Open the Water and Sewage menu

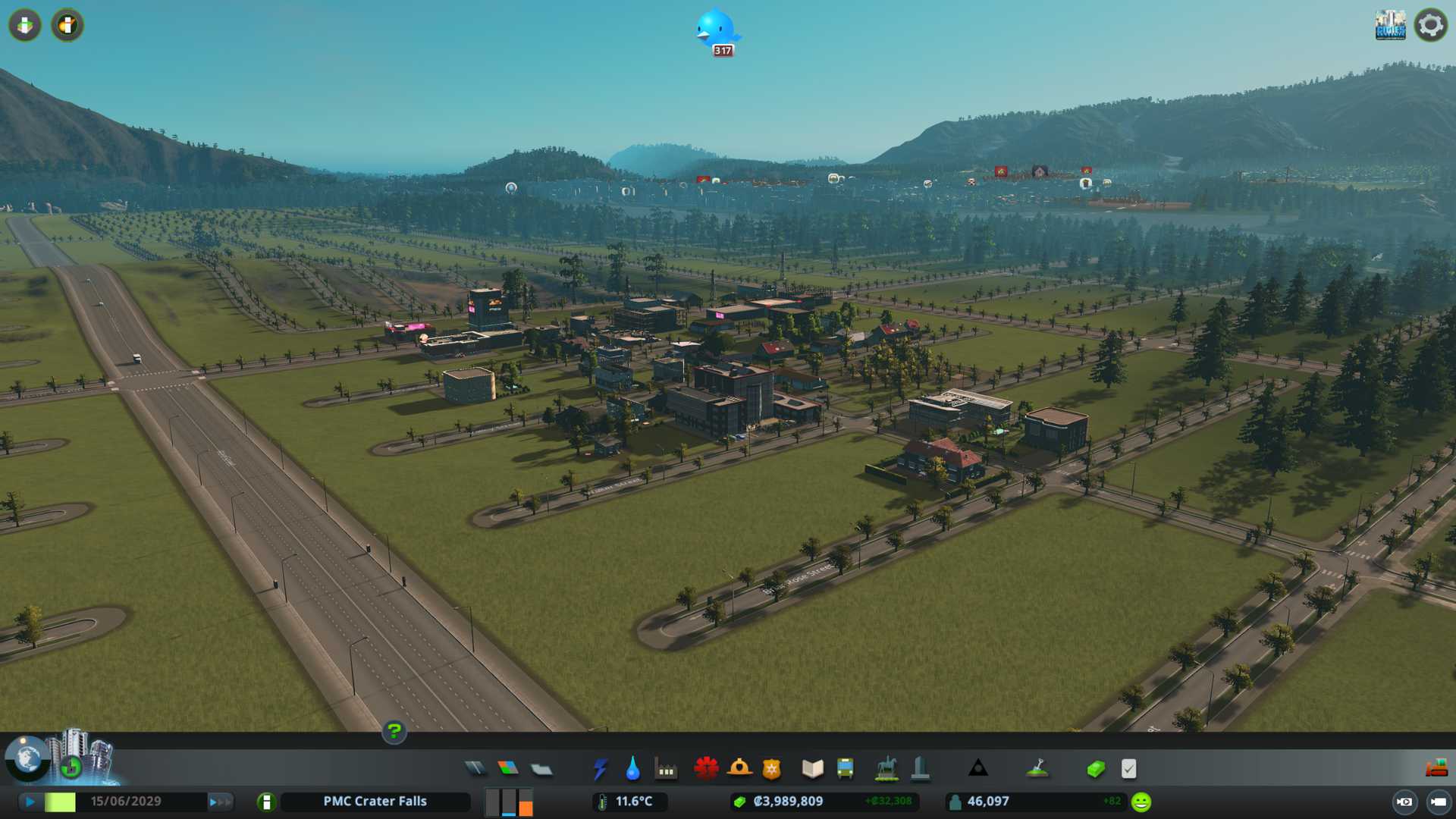[633, 769]
